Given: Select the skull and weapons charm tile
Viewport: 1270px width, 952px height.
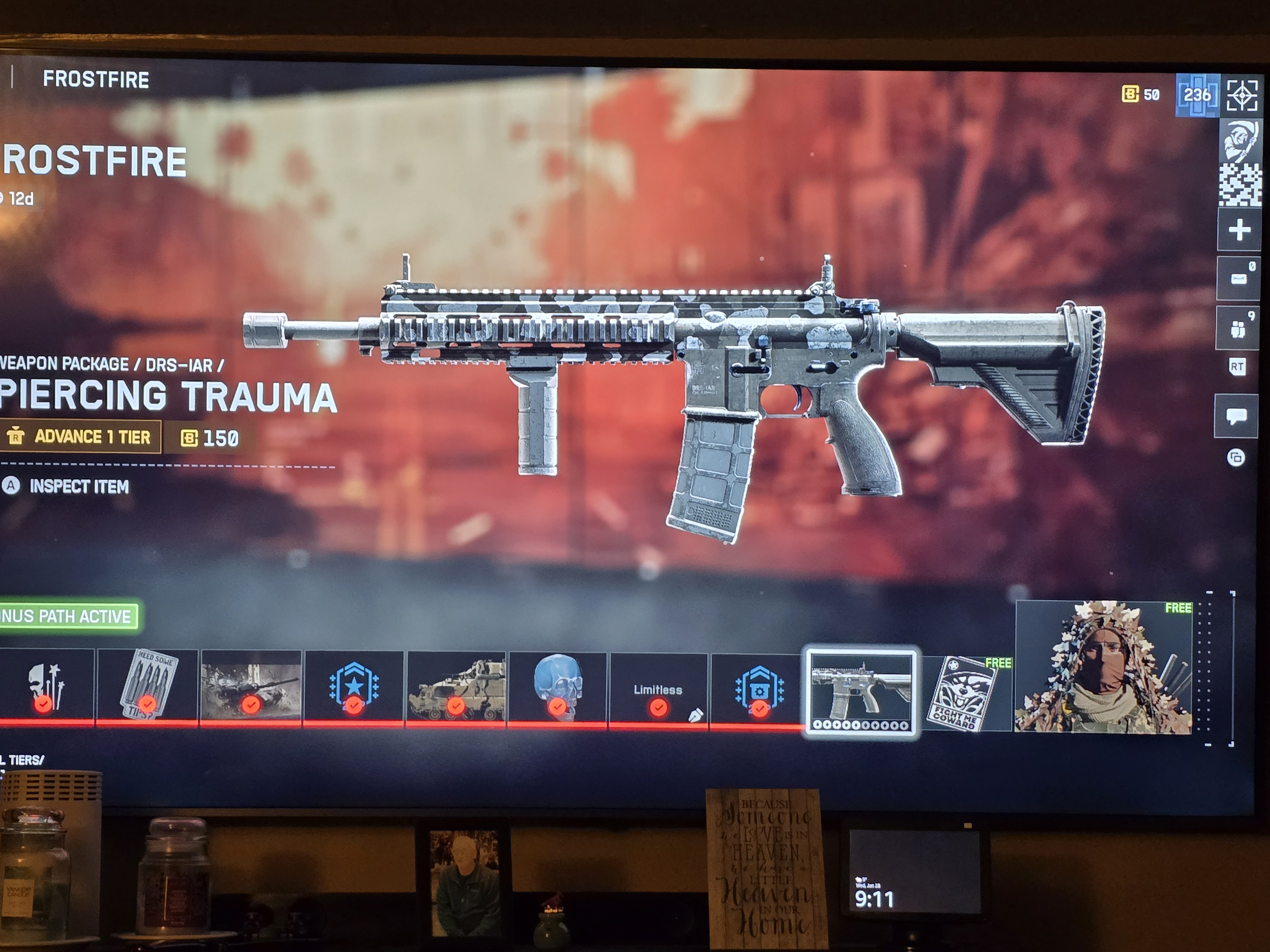Looking at the screenshot, I should tap(46, 686).
